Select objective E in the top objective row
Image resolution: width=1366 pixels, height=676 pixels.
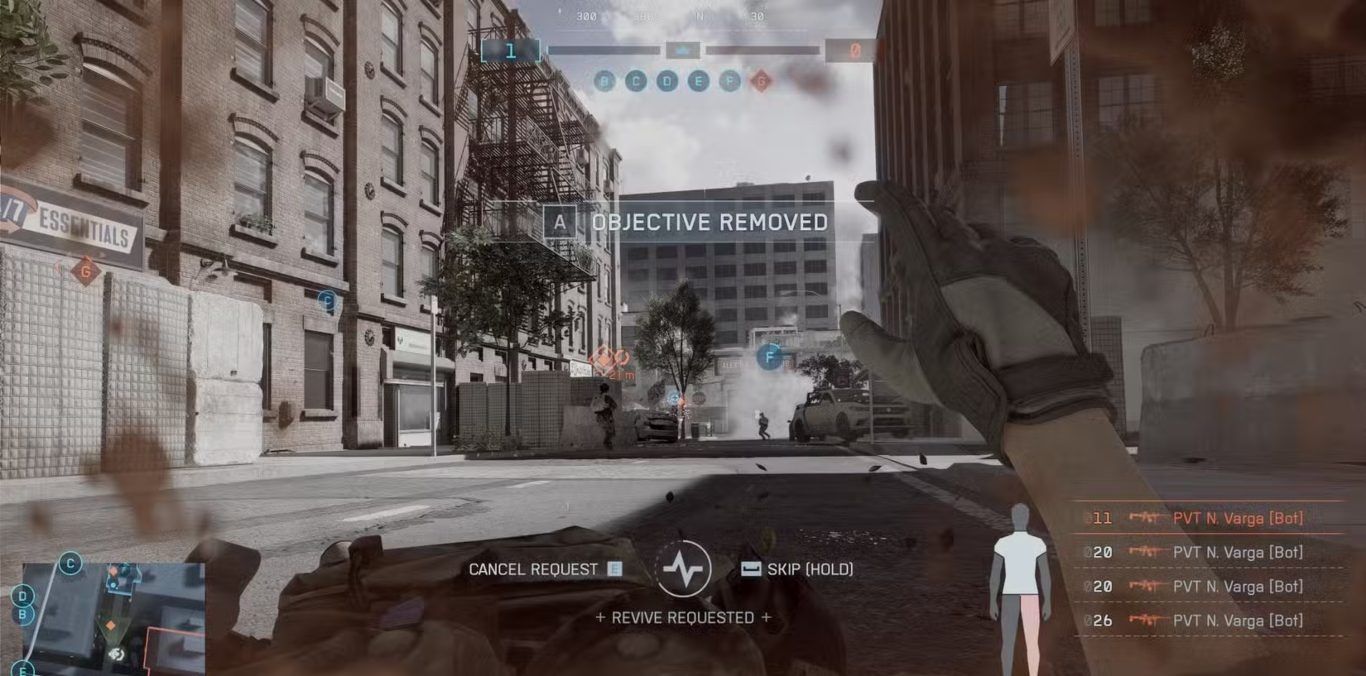pos(698,81)
